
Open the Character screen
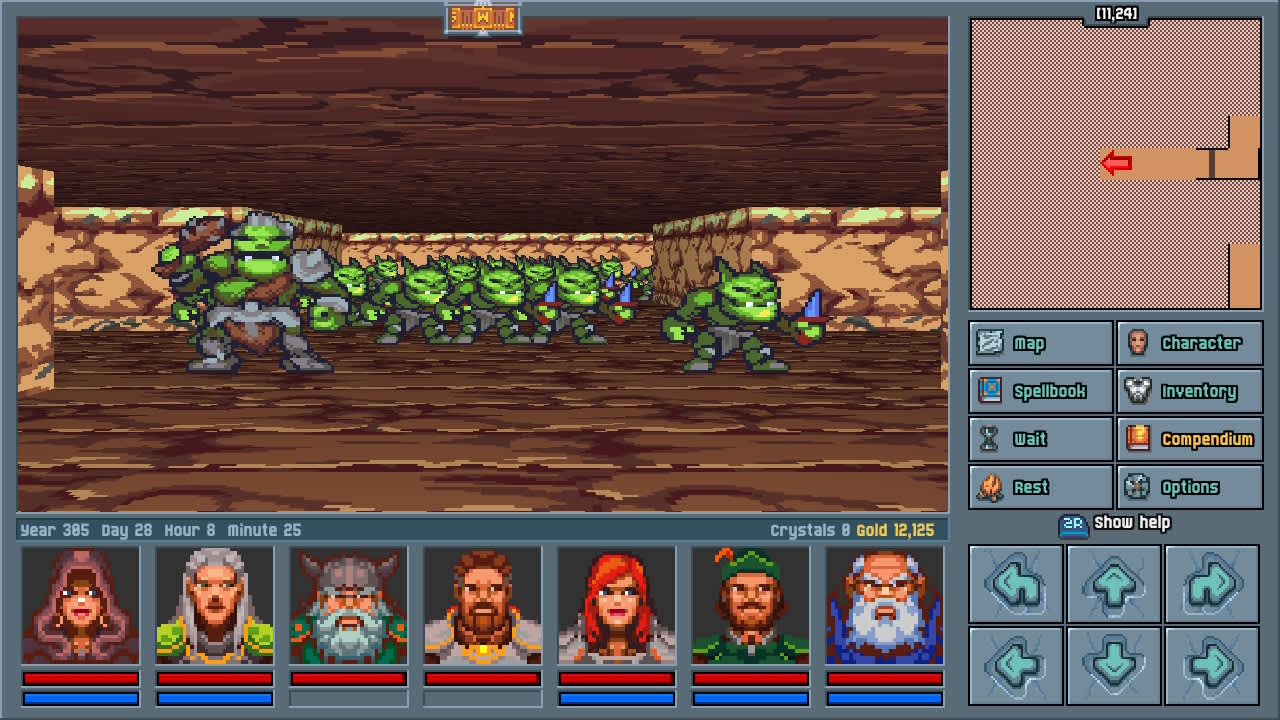tap(1190, 343)
